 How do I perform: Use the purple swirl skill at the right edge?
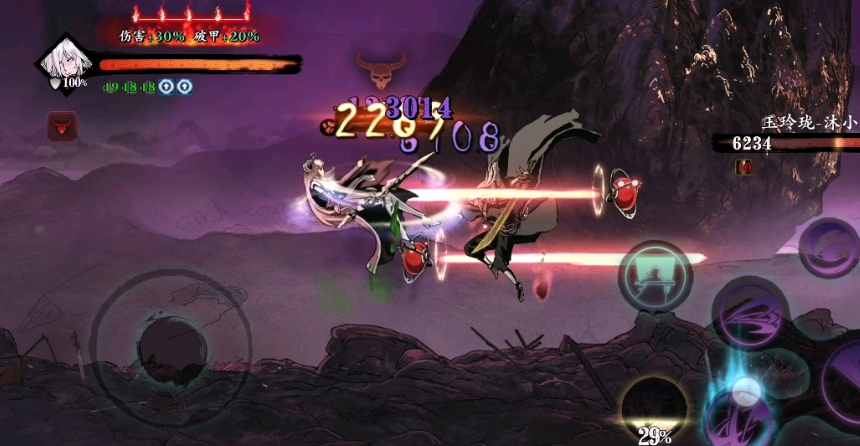click(832, 246)
